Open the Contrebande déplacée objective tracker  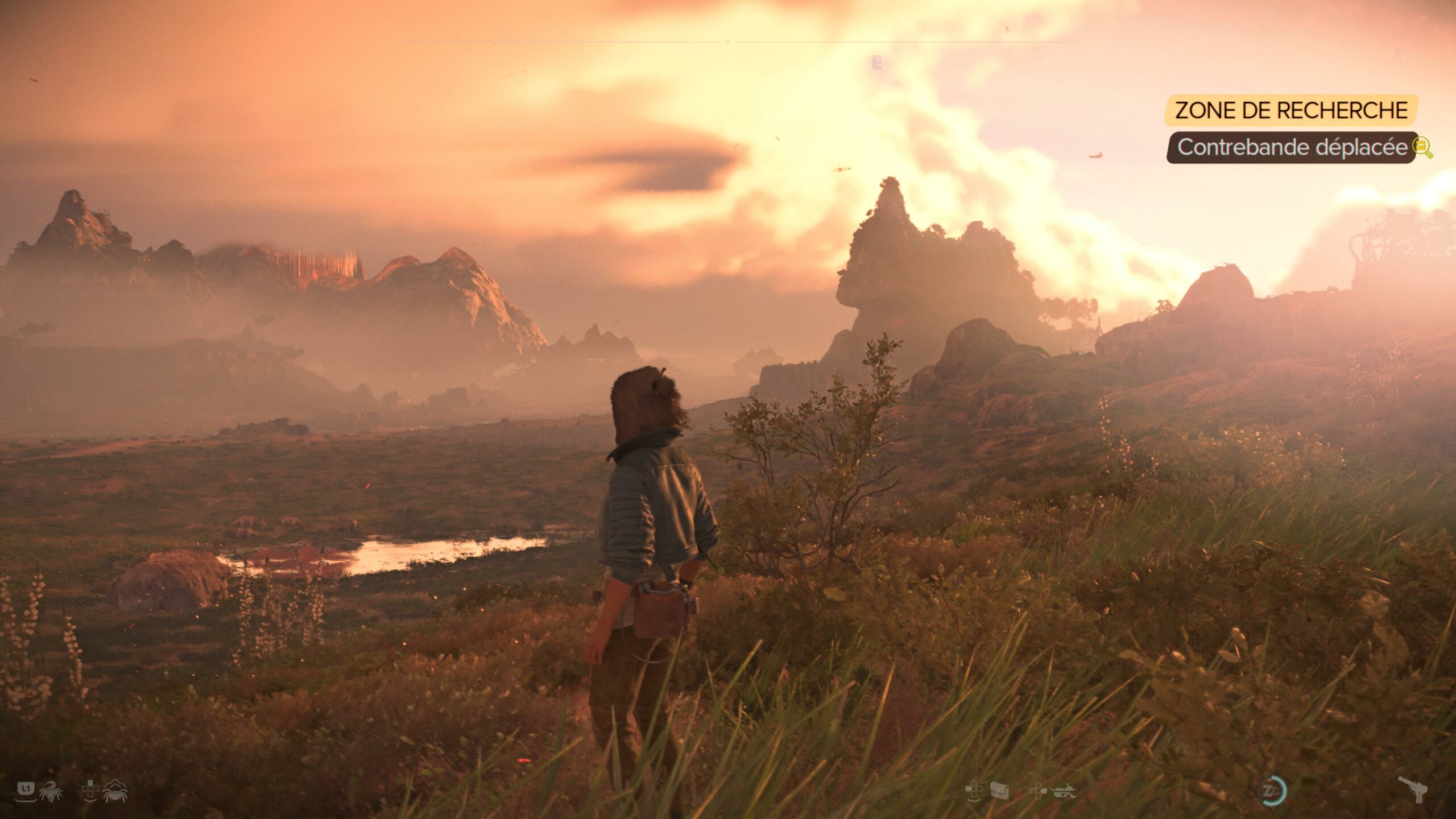pyautogui.click(x=1291, y=147)
